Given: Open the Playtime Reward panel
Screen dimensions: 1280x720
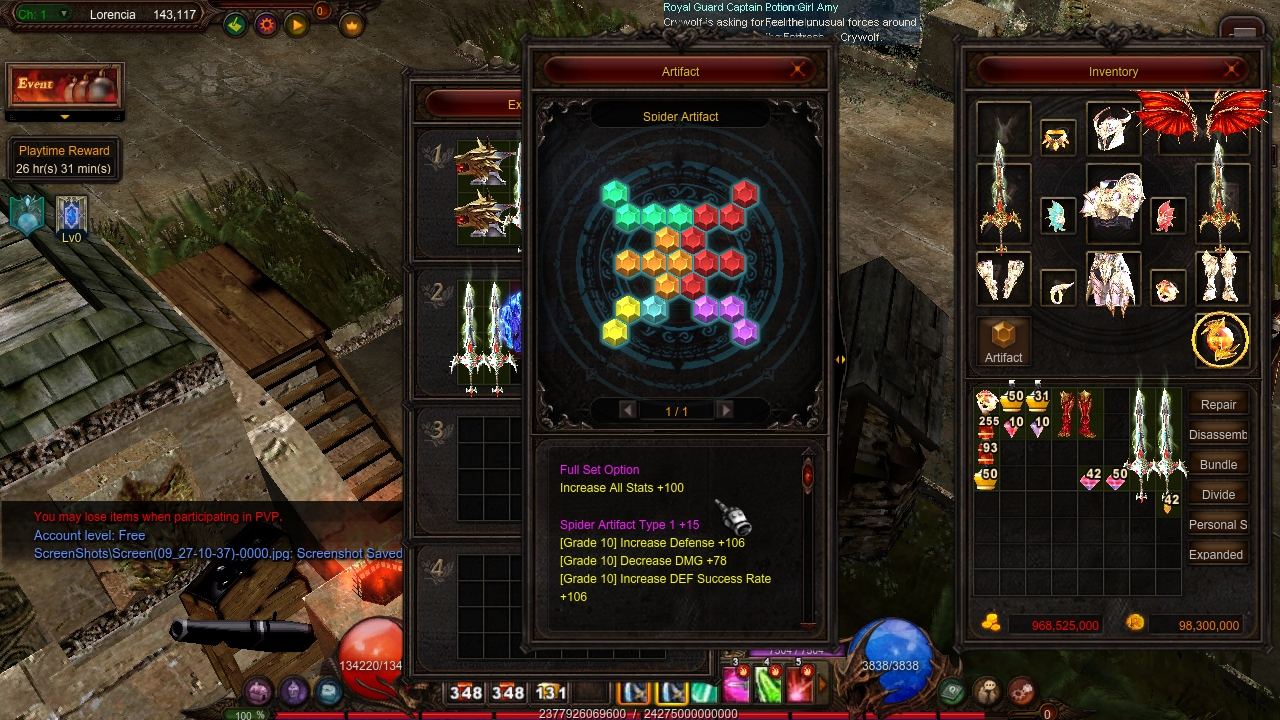Looking at the screenshot, I should click(64, 159).
